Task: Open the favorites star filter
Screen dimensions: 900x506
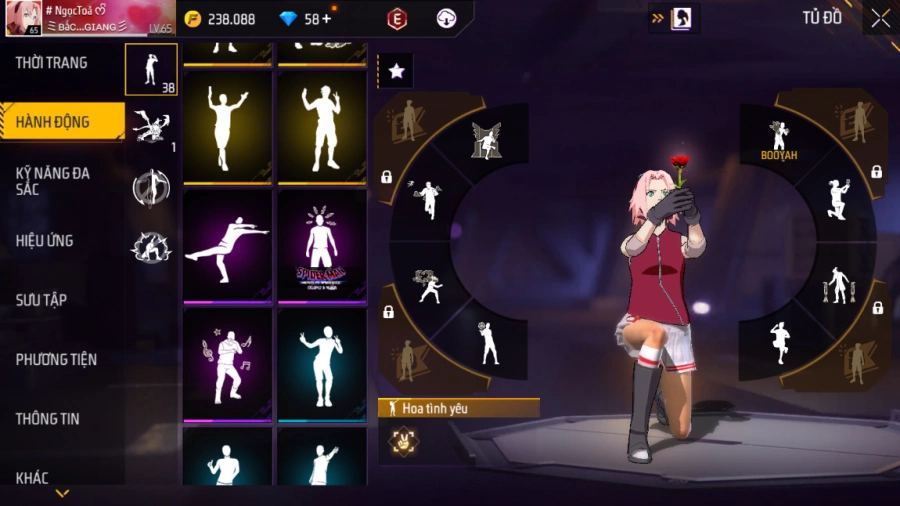Action: [x=396, y=71]
